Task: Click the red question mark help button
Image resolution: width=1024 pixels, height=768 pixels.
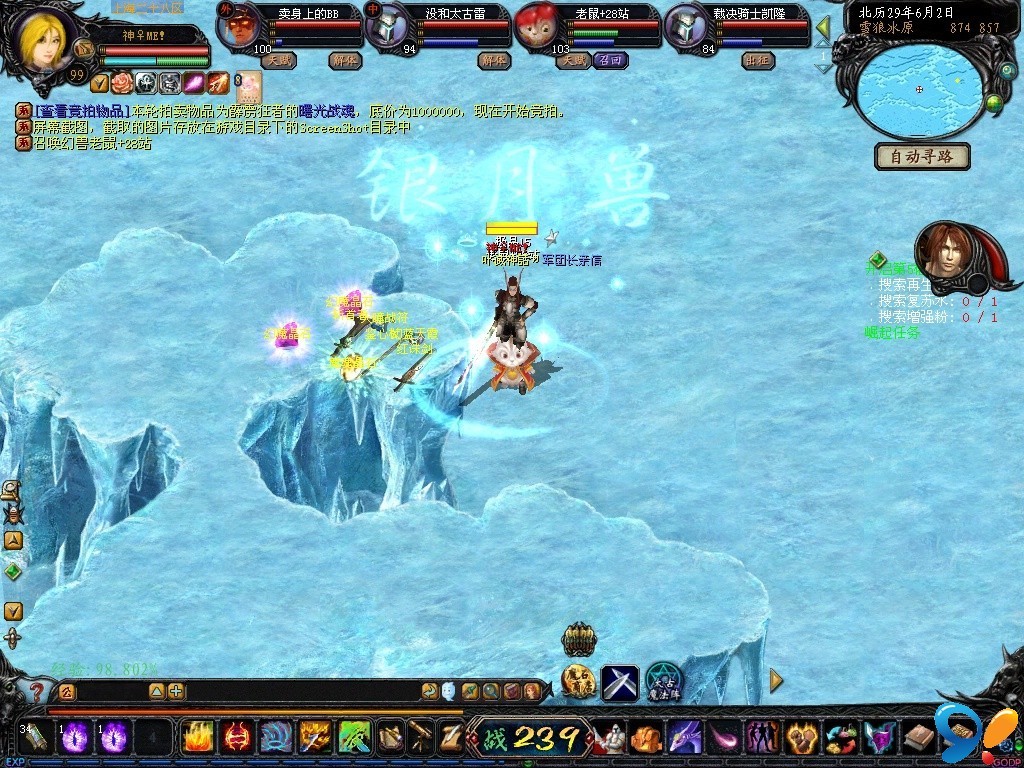Action: point(37,691)
